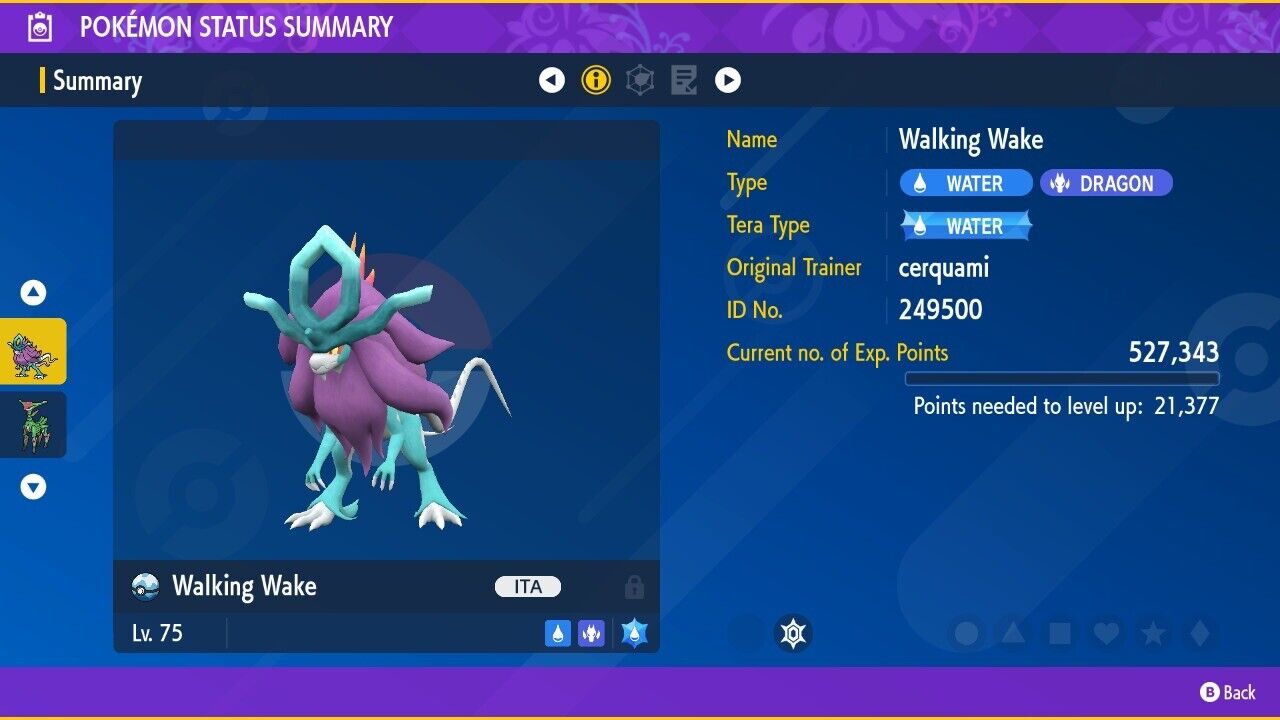The height and width of the screenshot is (720, 1280).
Task: Toggle the circle marking
Action: [x=967, y=633]
